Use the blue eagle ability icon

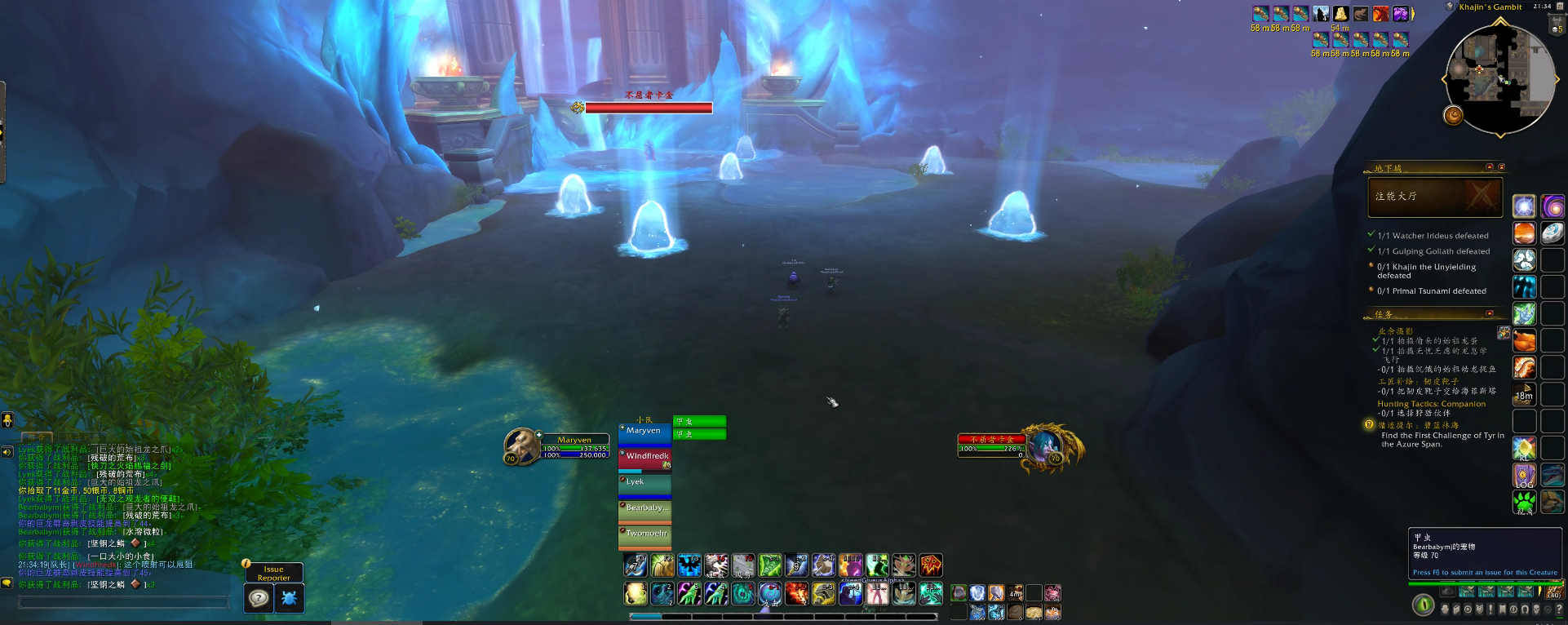tap(689, 565)
